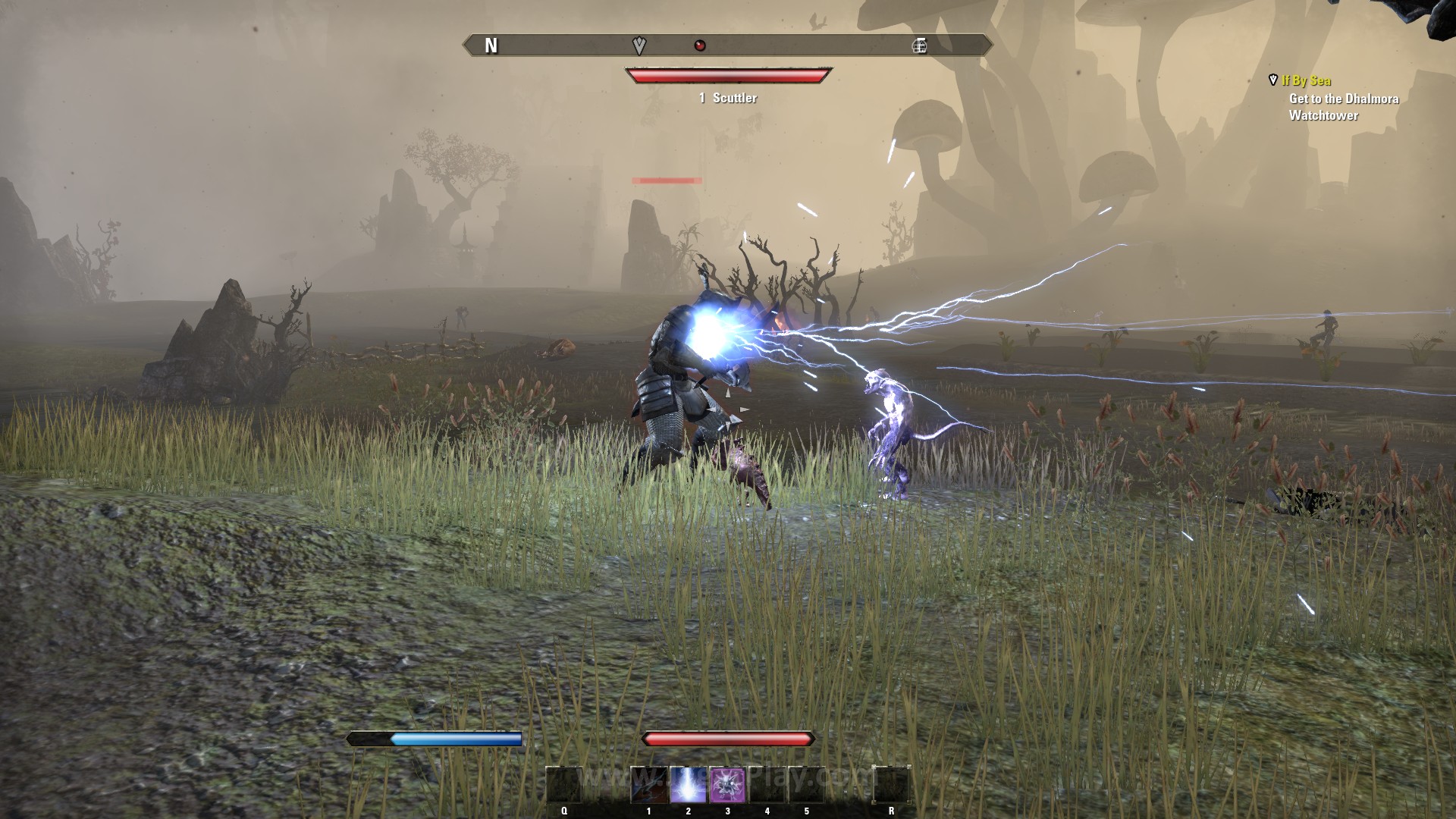Activate the lightning bolt pillar ability
Image resolution: width=1456 pixels, height=819 pixels.
click(689, 785)
